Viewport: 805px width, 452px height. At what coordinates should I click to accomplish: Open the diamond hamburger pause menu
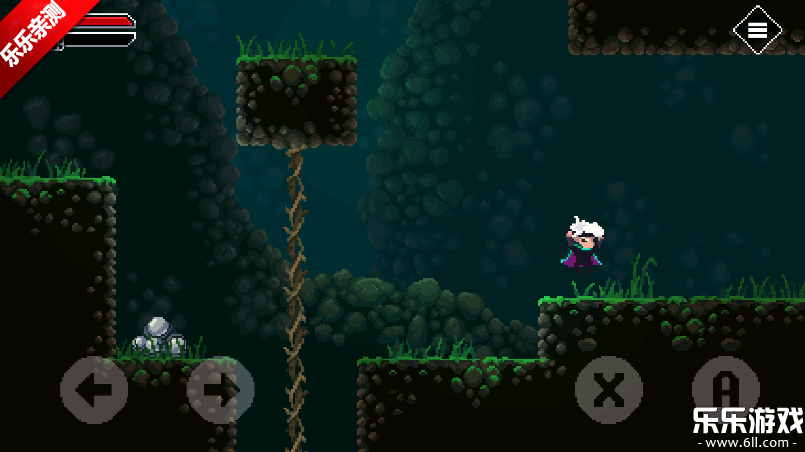tap(757, 30)
